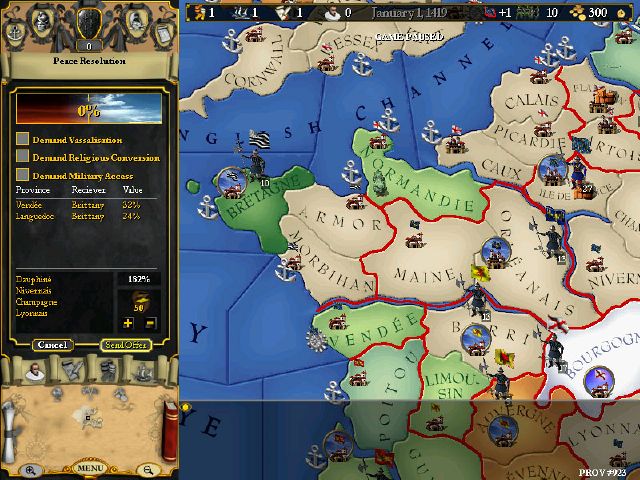The width and height of the screenshot is (640, 480).
Task: Zoom in with the magnifier plus button
Action: (31, 470)
